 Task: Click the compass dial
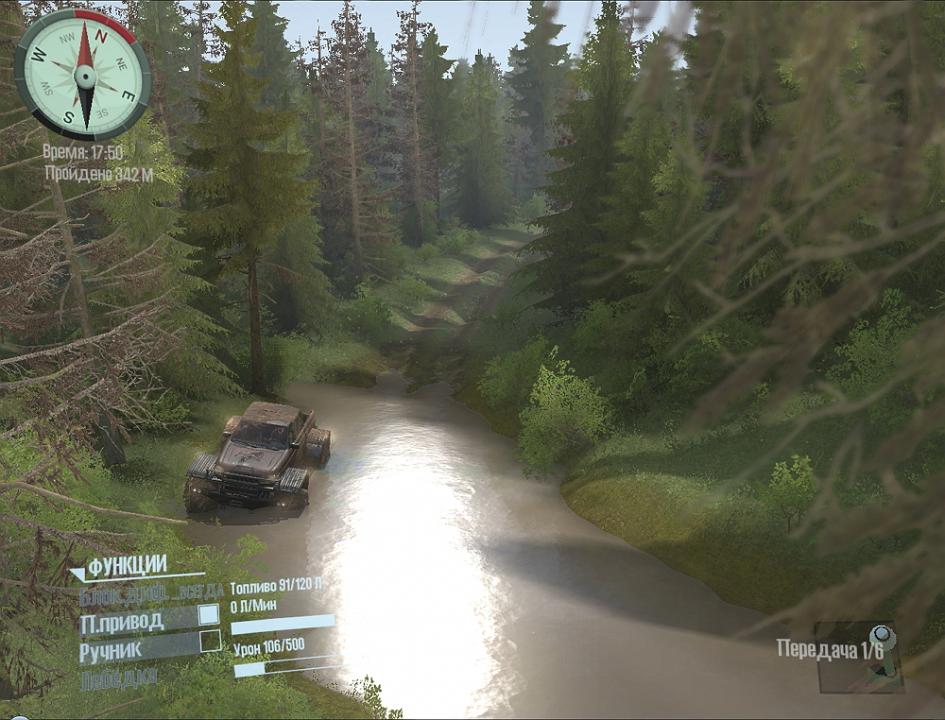tap(83, 74)
